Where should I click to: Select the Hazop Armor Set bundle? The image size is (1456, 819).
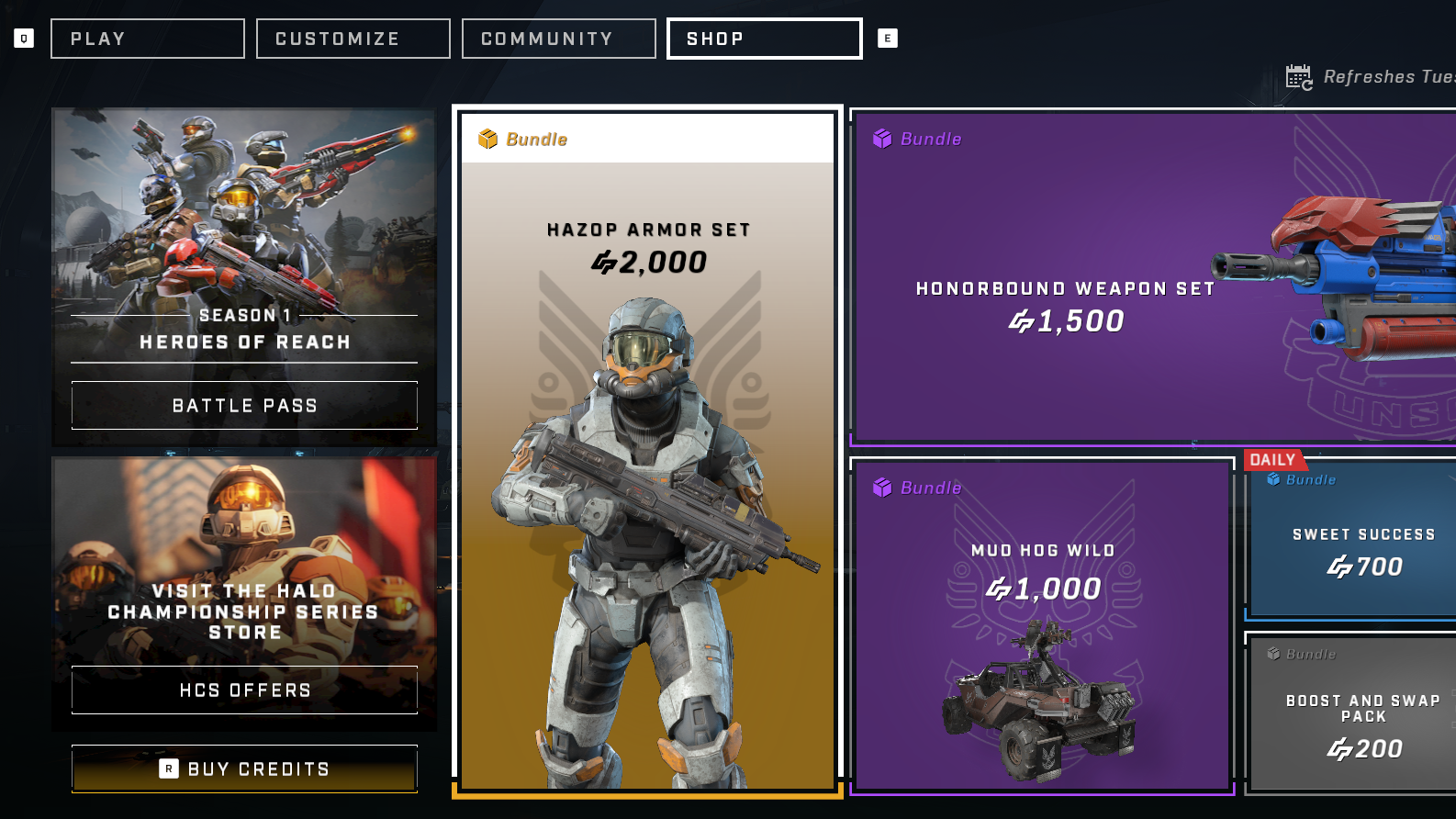click(647, 450)
